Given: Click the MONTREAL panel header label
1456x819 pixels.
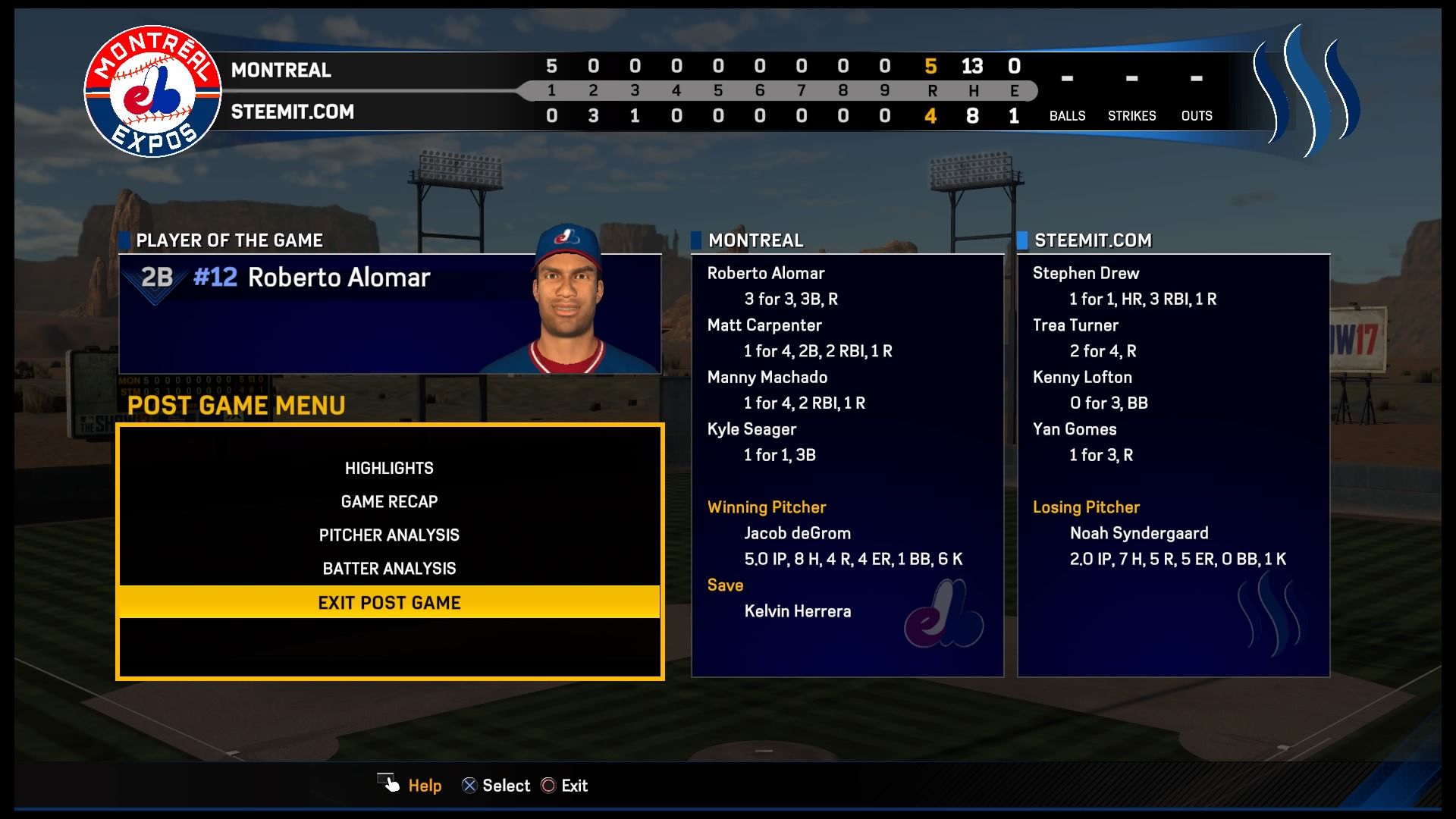Looking at the screenshot, I should 755,240.
